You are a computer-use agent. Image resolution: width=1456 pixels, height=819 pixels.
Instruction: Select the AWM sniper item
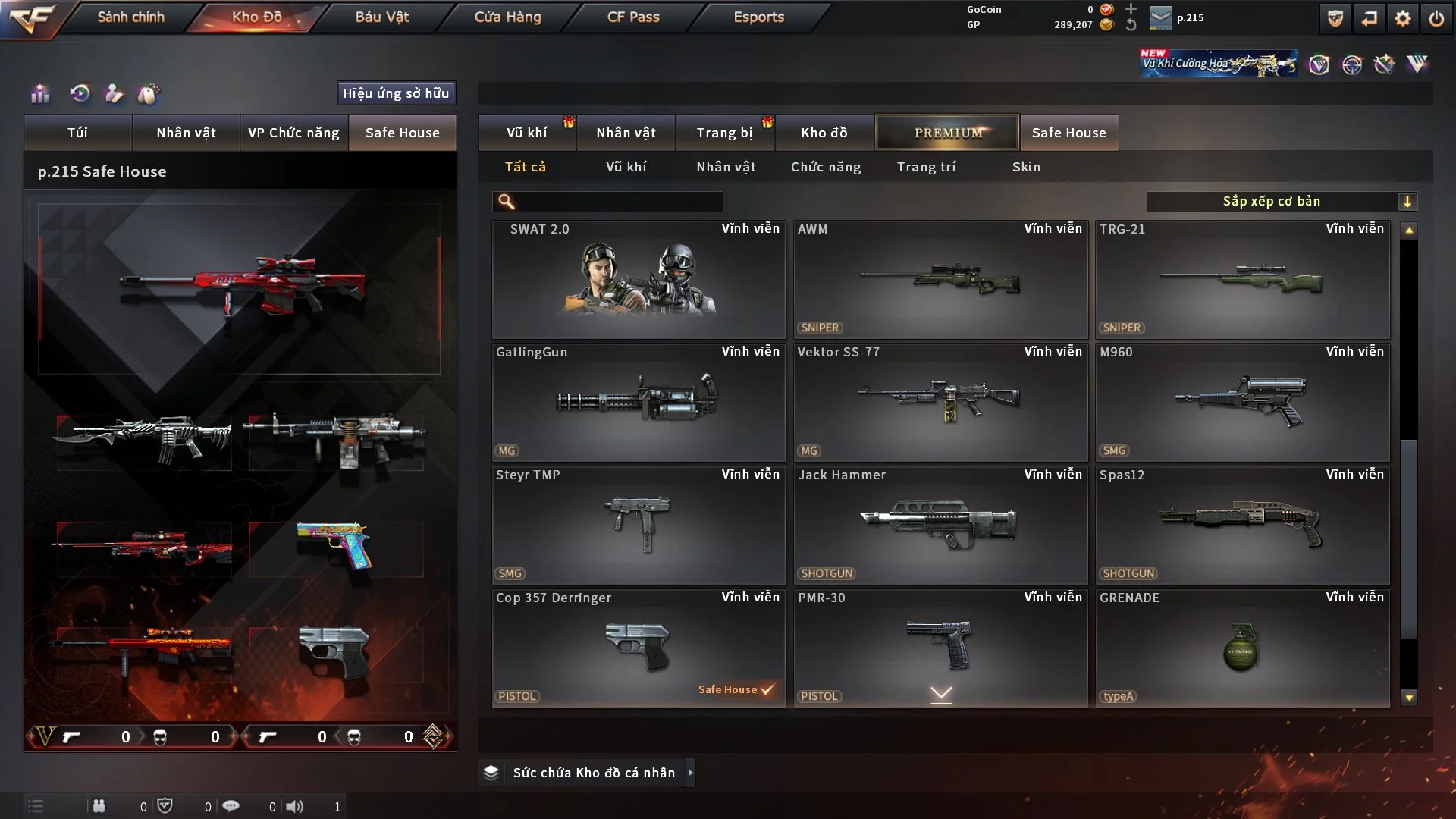click(x=940, y=280)
